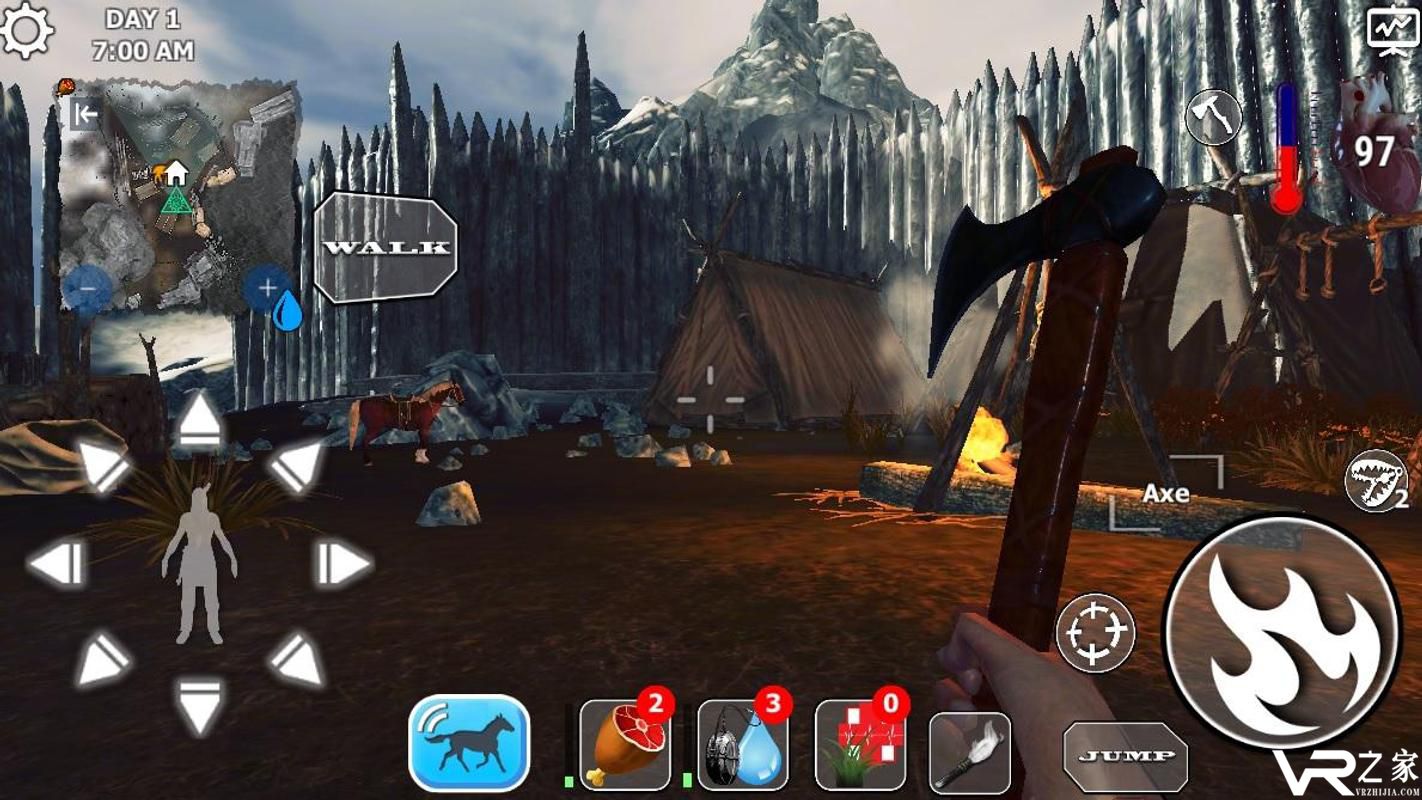
Task: Drink from the water canteen slot
Action: tap(742, 745)
